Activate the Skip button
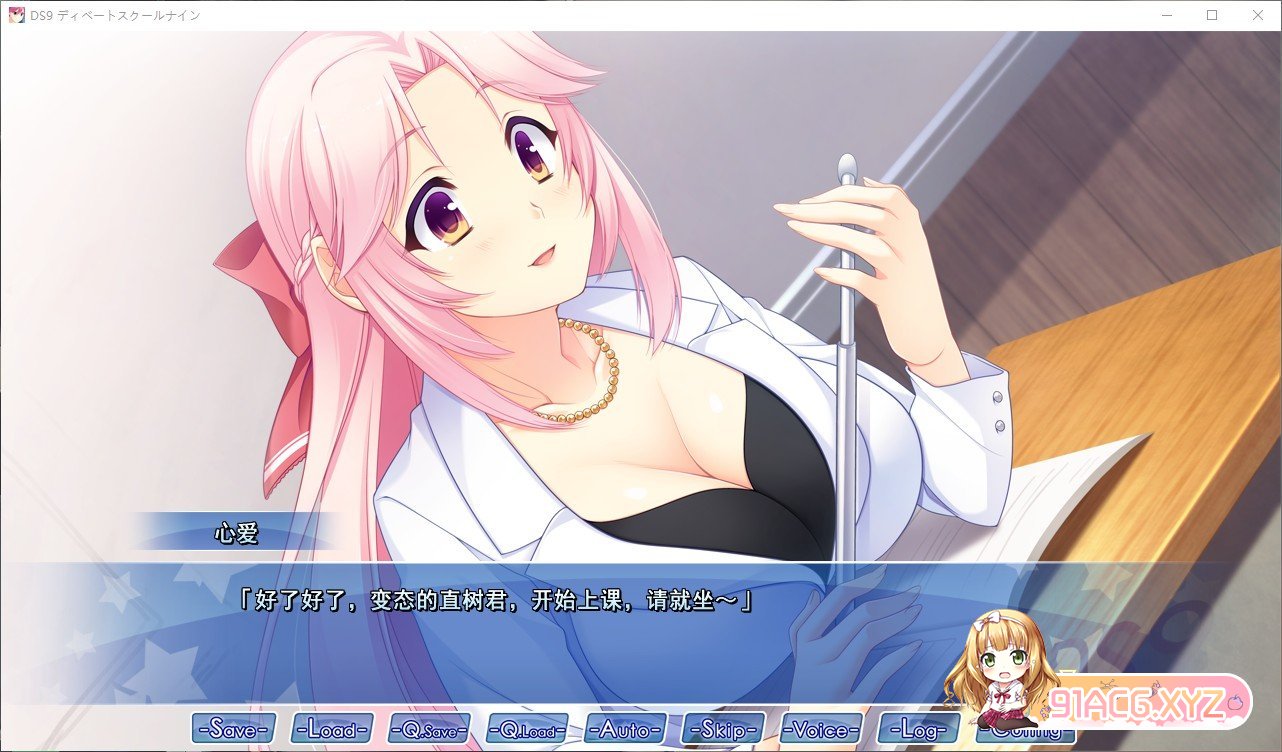The height and width of the screenshot is (752, 1282). tap(723, 729)
